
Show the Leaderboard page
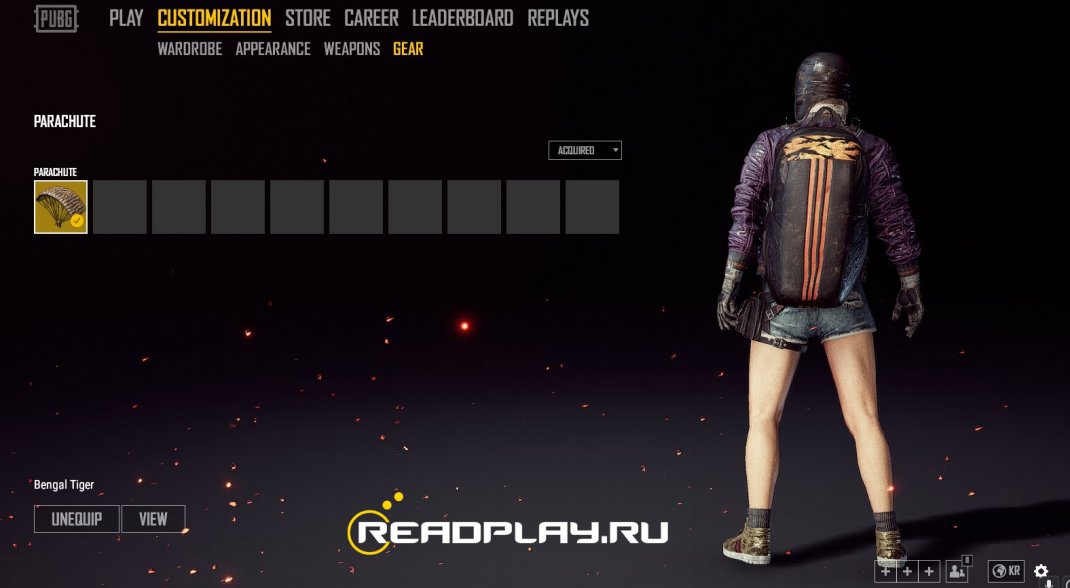pyautogui.click(x=462, y=18)
